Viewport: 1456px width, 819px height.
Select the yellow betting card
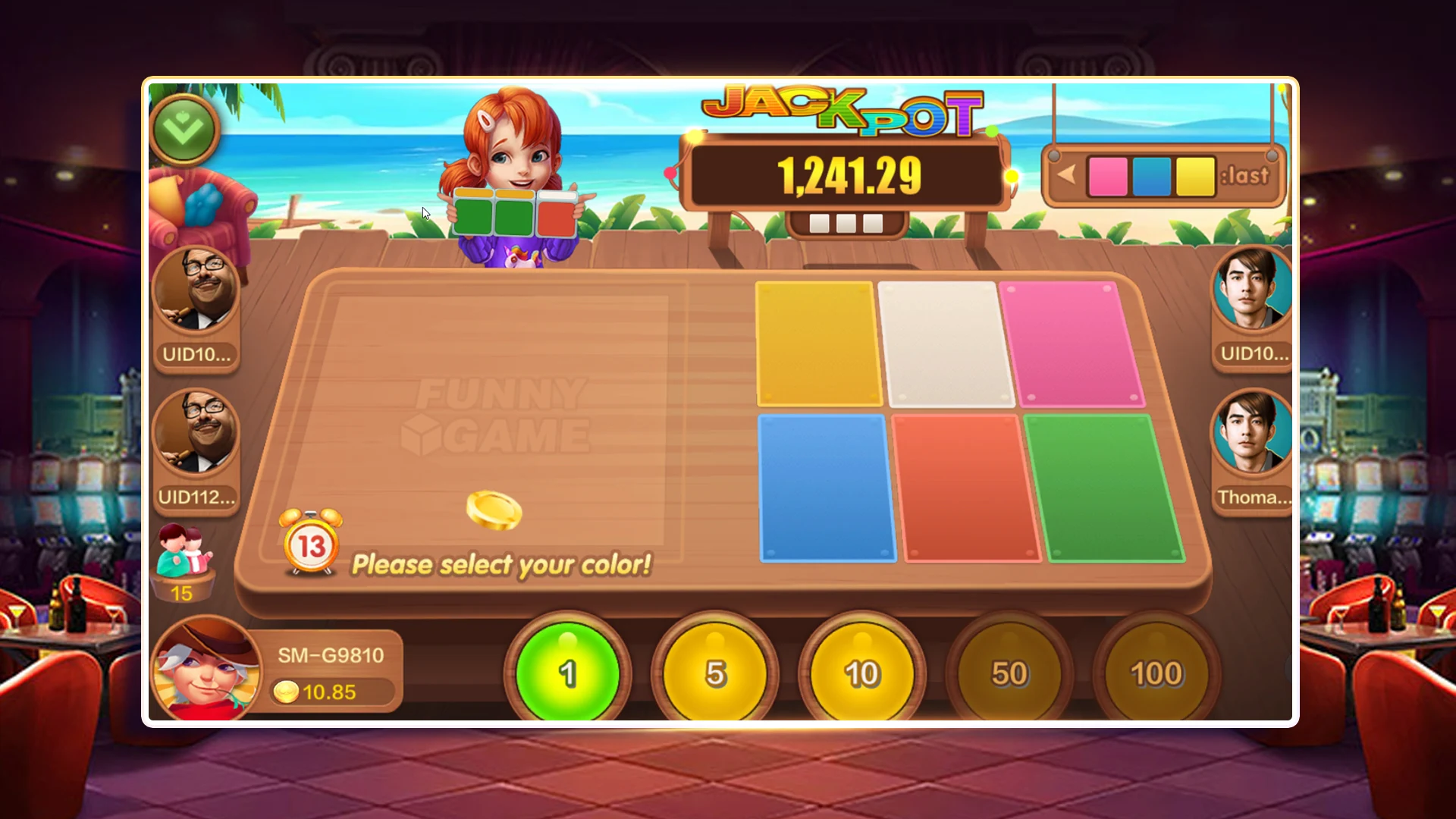pos(817,343)
